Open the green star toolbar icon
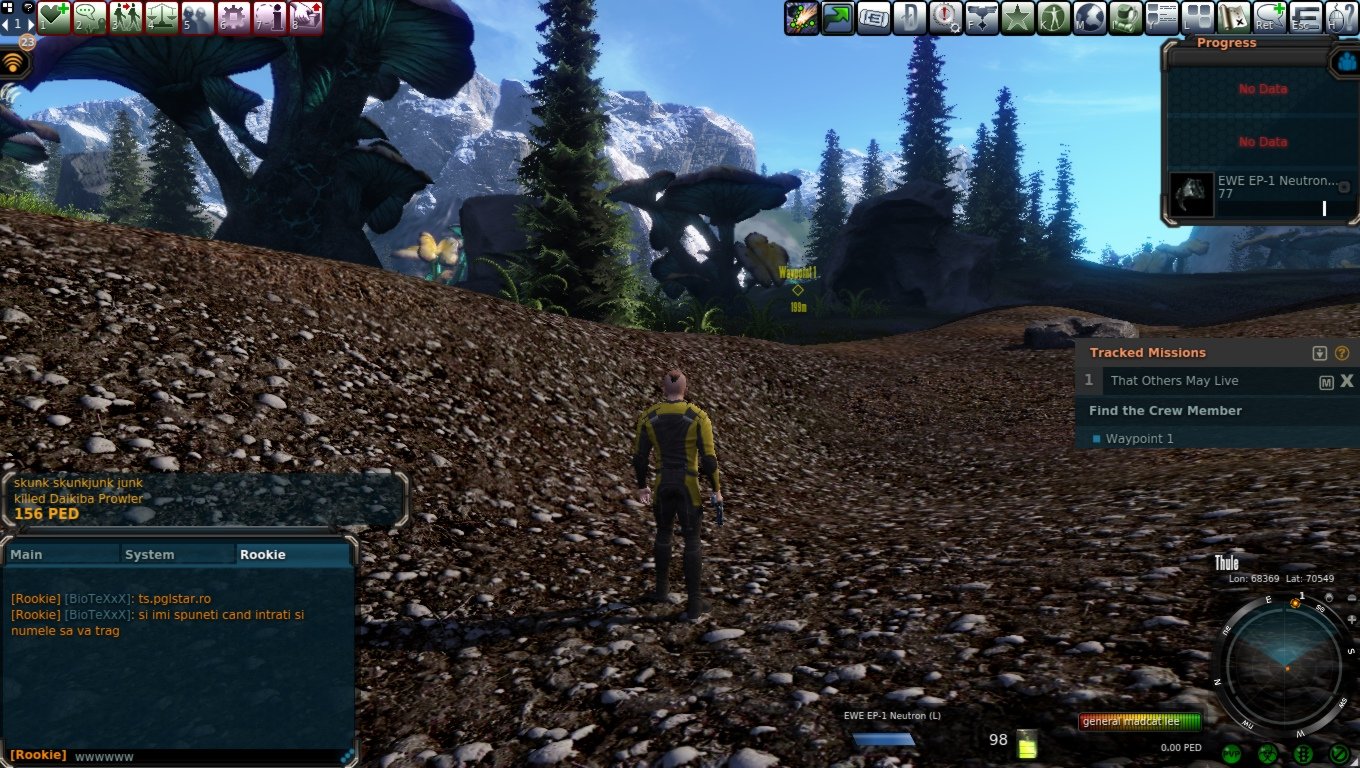The image size is (1360, 768). tap(1017, 17)
